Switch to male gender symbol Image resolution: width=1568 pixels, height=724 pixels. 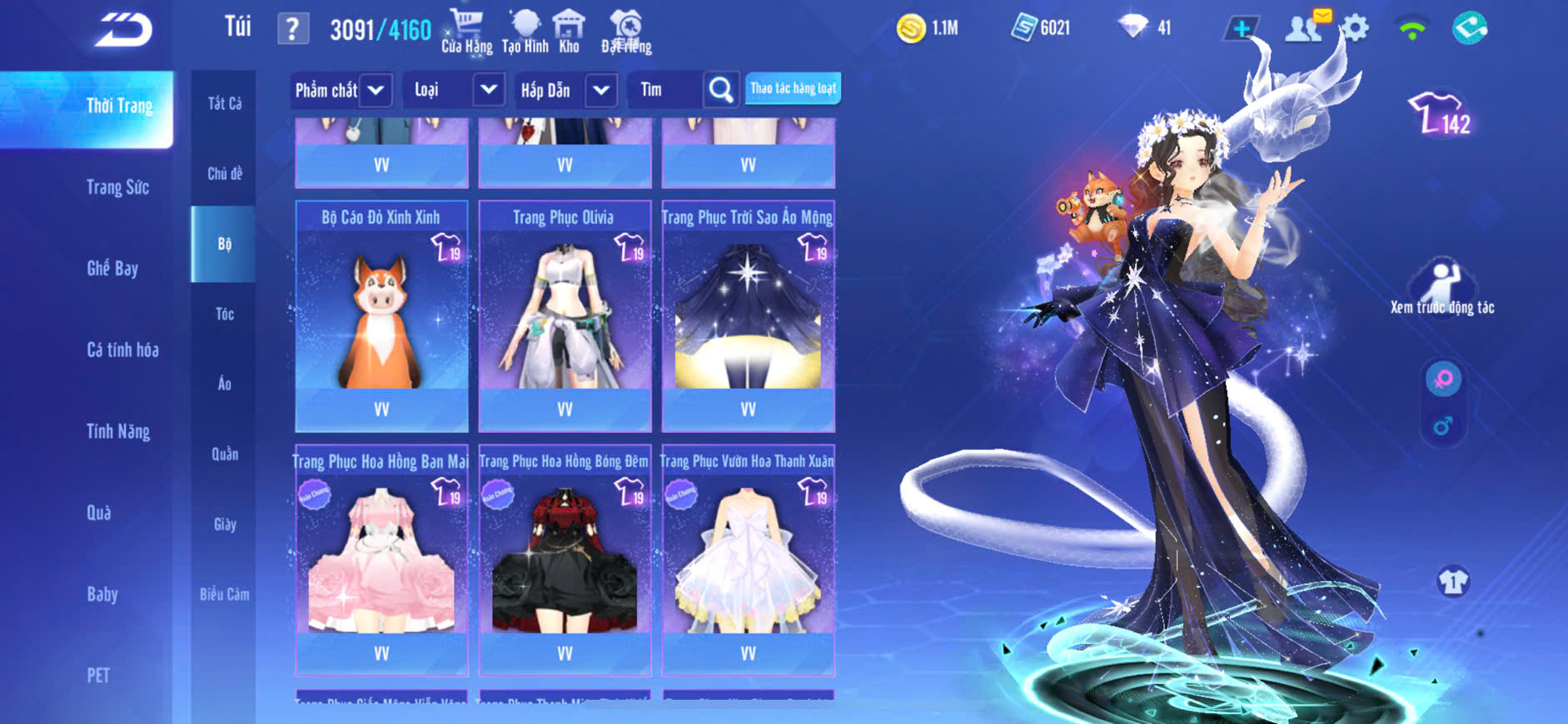tap(1443, 426)
